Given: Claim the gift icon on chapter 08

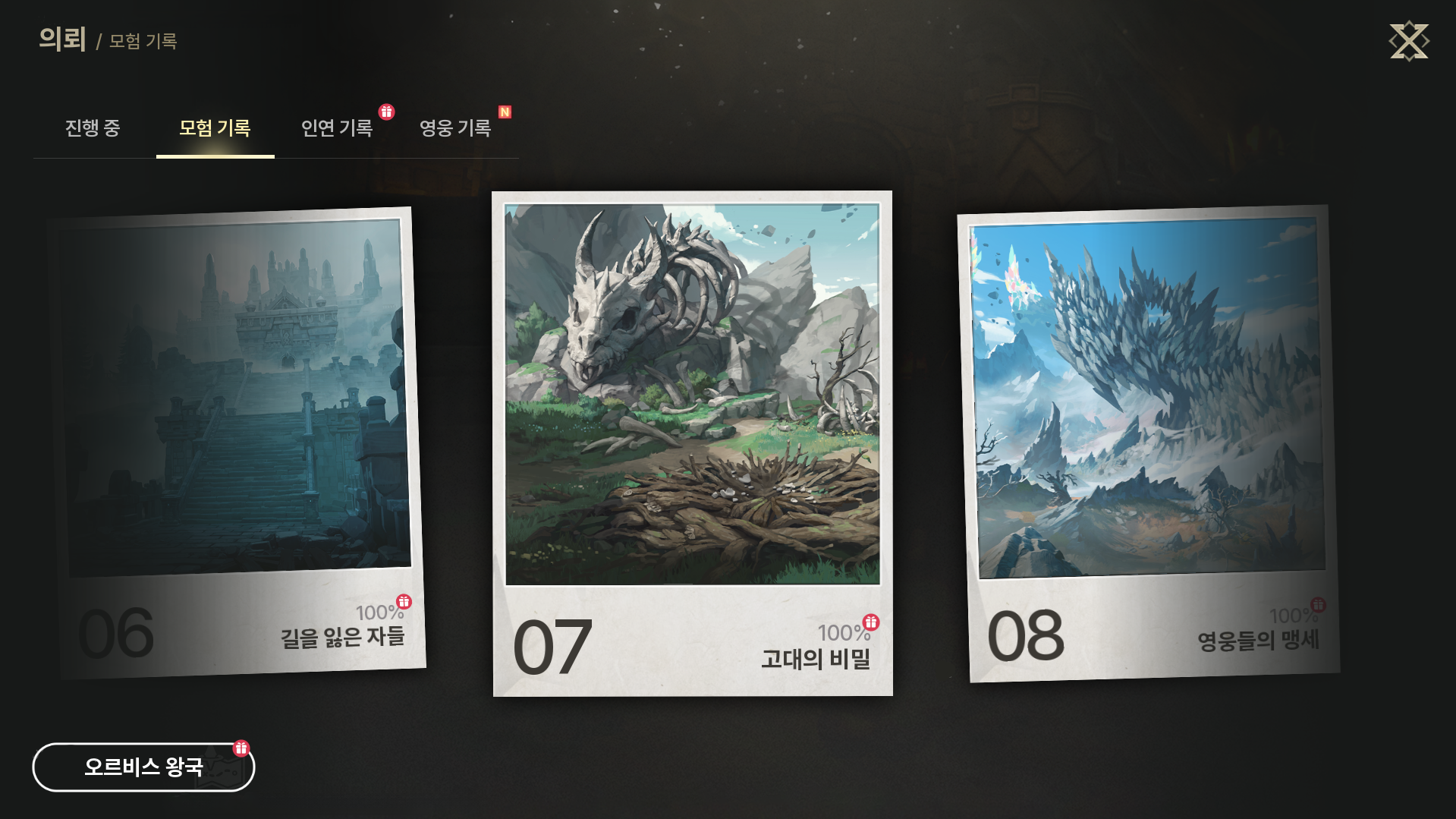Looking at the screenshot, I should tap(1319, 605).
